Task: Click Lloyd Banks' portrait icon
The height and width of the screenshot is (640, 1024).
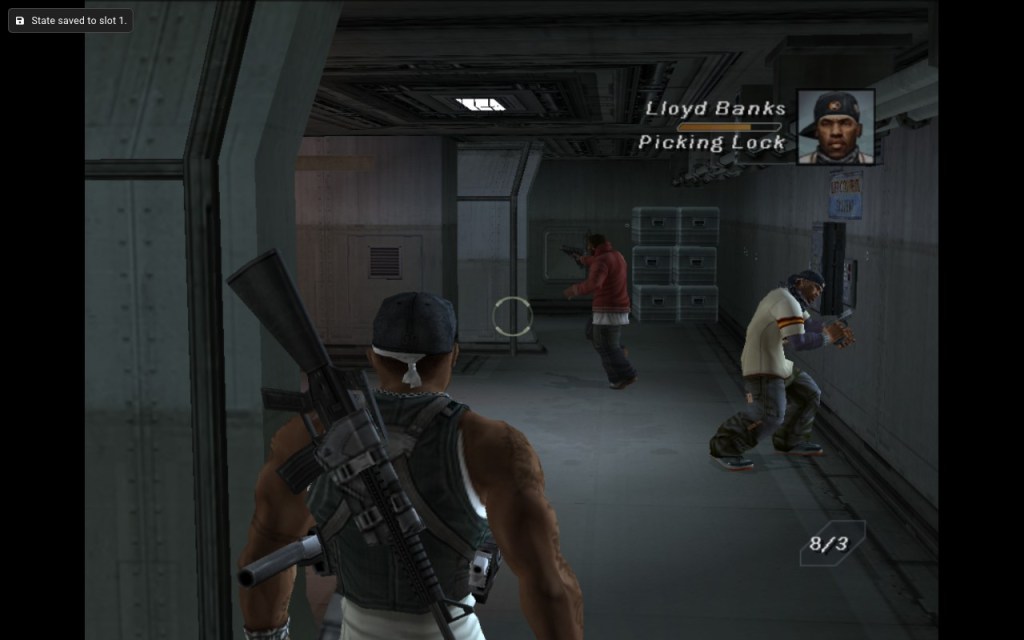Action: coord(836,127)
